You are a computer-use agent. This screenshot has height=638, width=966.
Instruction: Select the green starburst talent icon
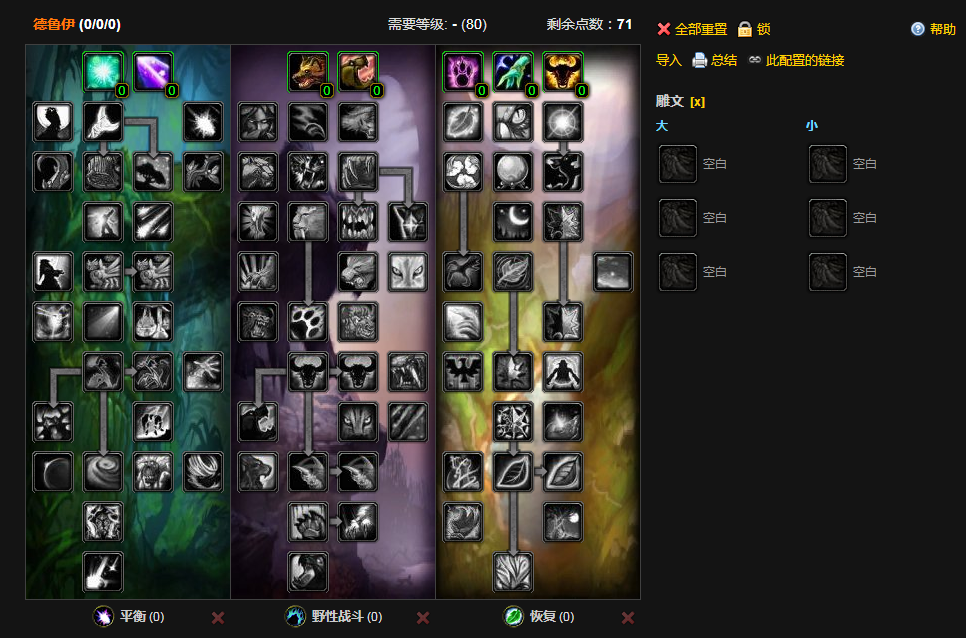point(103,72)
